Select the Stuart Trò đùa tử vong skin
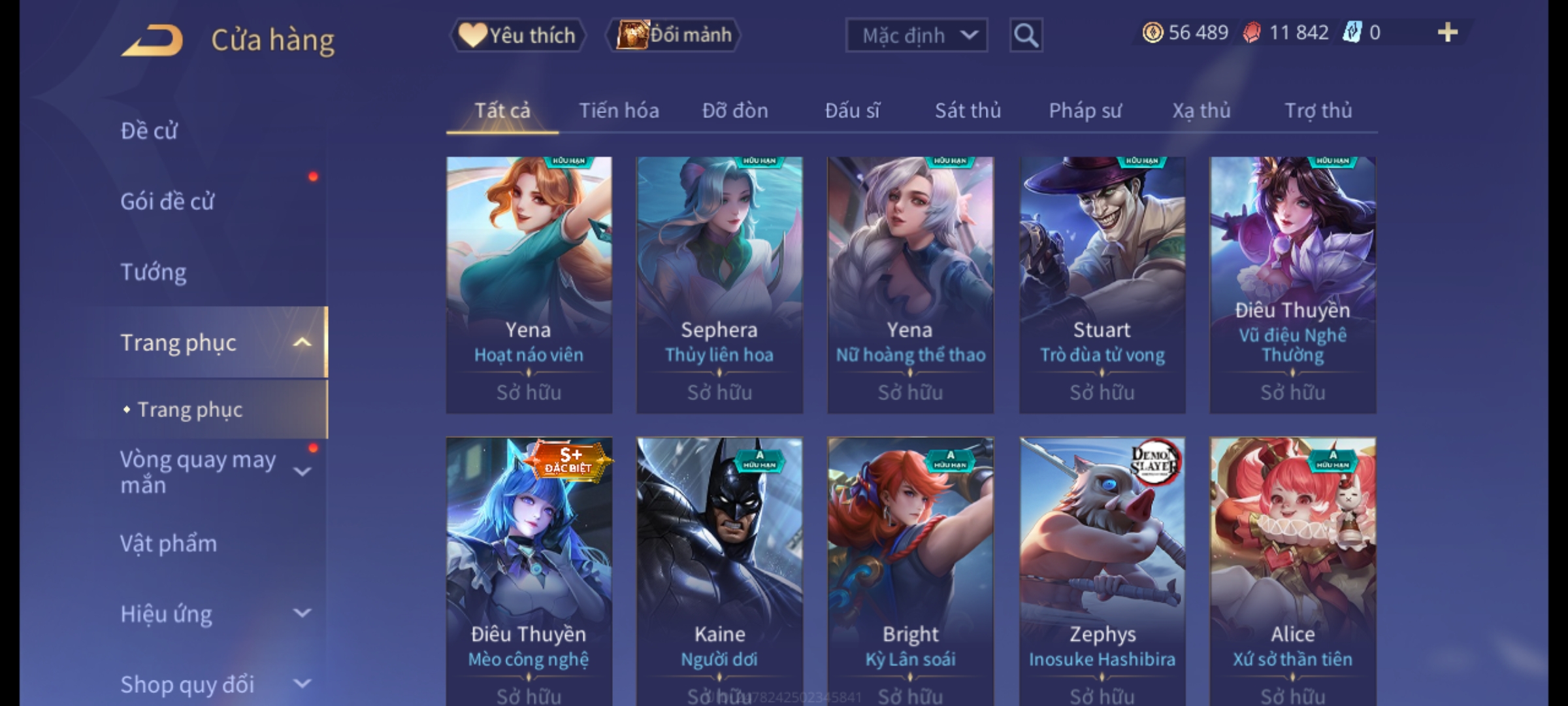 tap(1102, 284)
